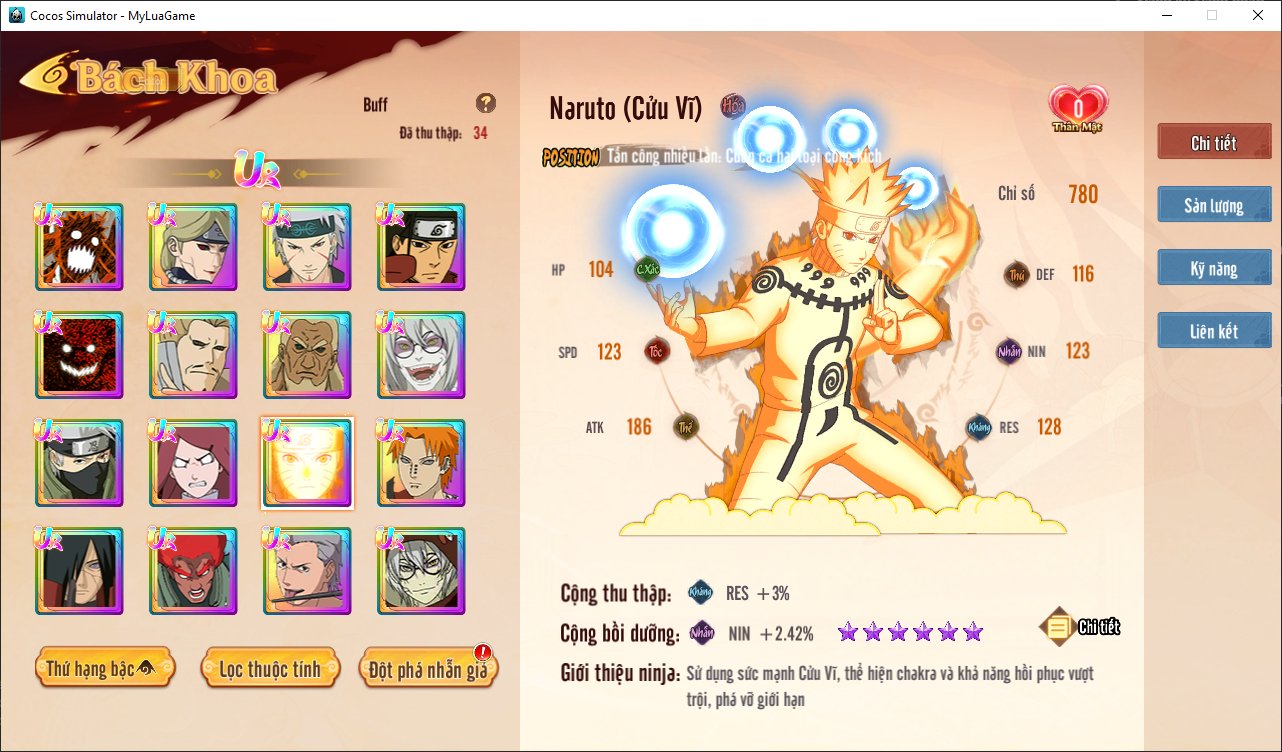Select the red-haired Kushina portrait
Screen dimensions: 1282x752
click(x=193, y=463)
